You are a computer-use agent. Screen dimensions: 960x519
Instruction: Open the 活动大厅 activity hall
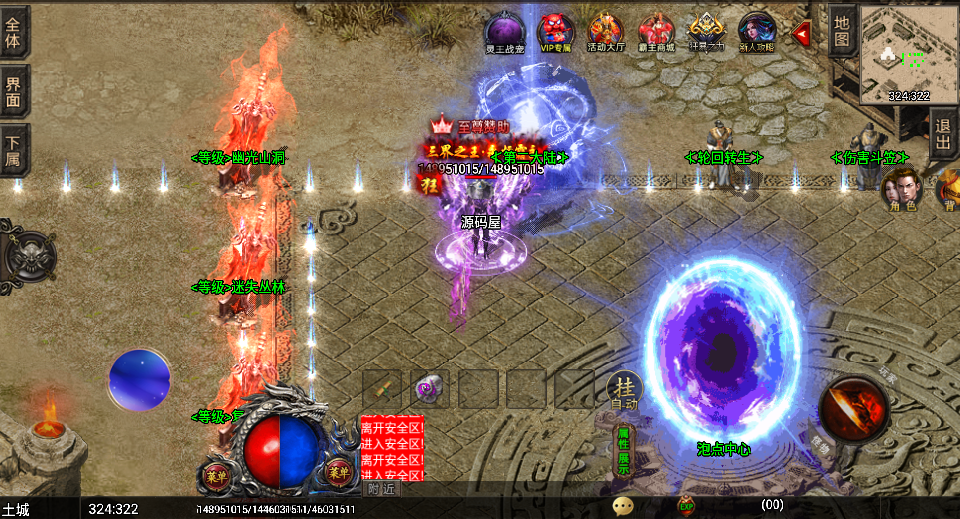606,31
